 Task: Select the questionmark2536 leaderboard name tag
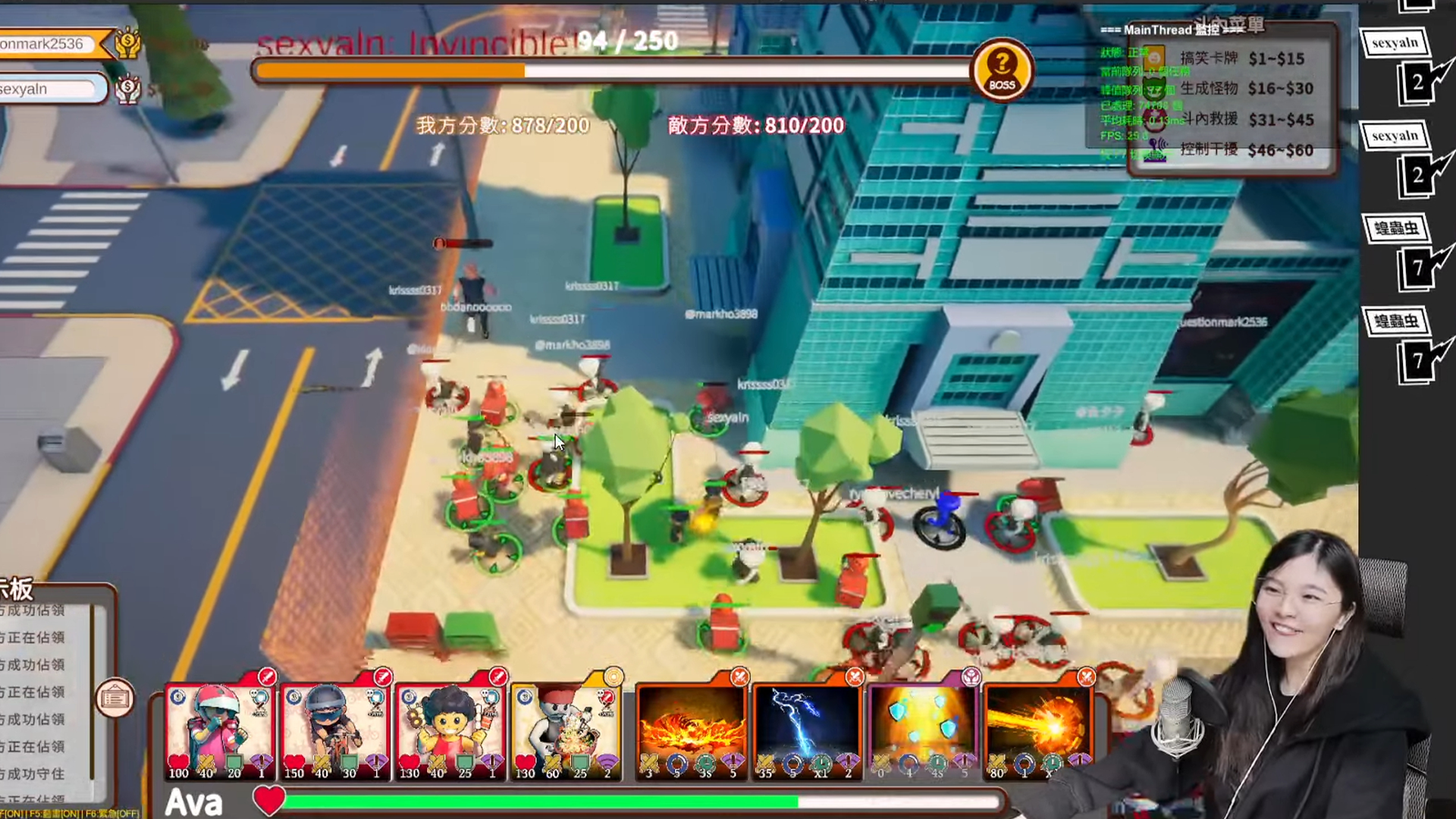[47, 44]
